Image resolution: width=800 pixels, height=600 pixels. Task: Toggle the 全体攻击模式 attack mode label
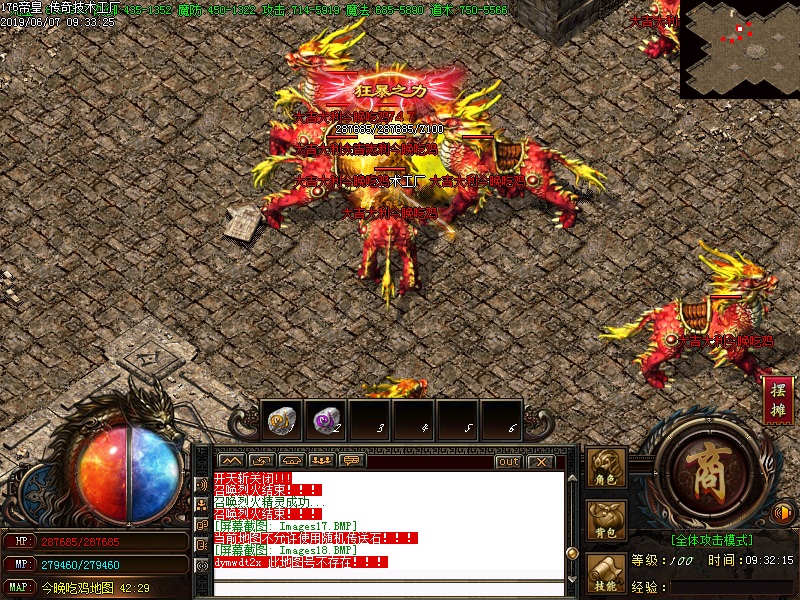click(x=711, y=539)
